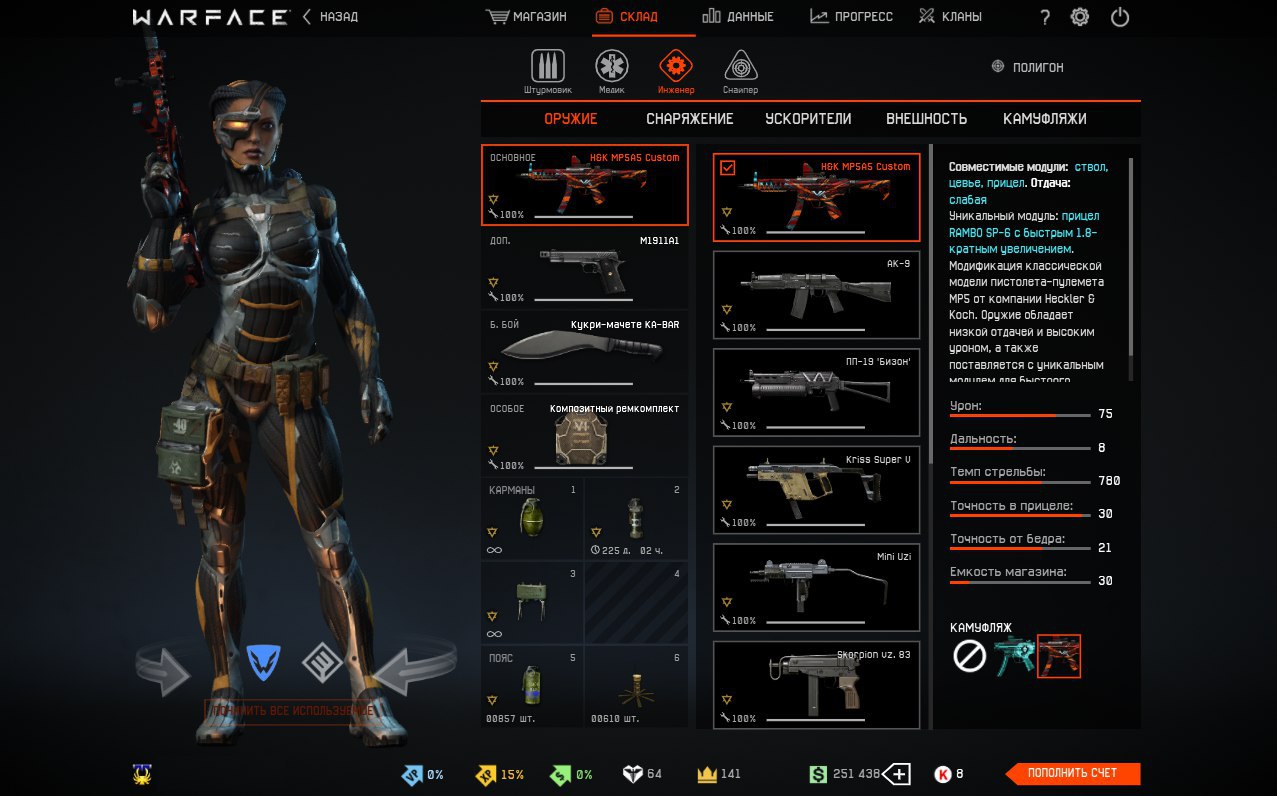
Task: Click the ПОПОЛНИТЬ СЧЕТ button
Action: [x=1071, y=773]
